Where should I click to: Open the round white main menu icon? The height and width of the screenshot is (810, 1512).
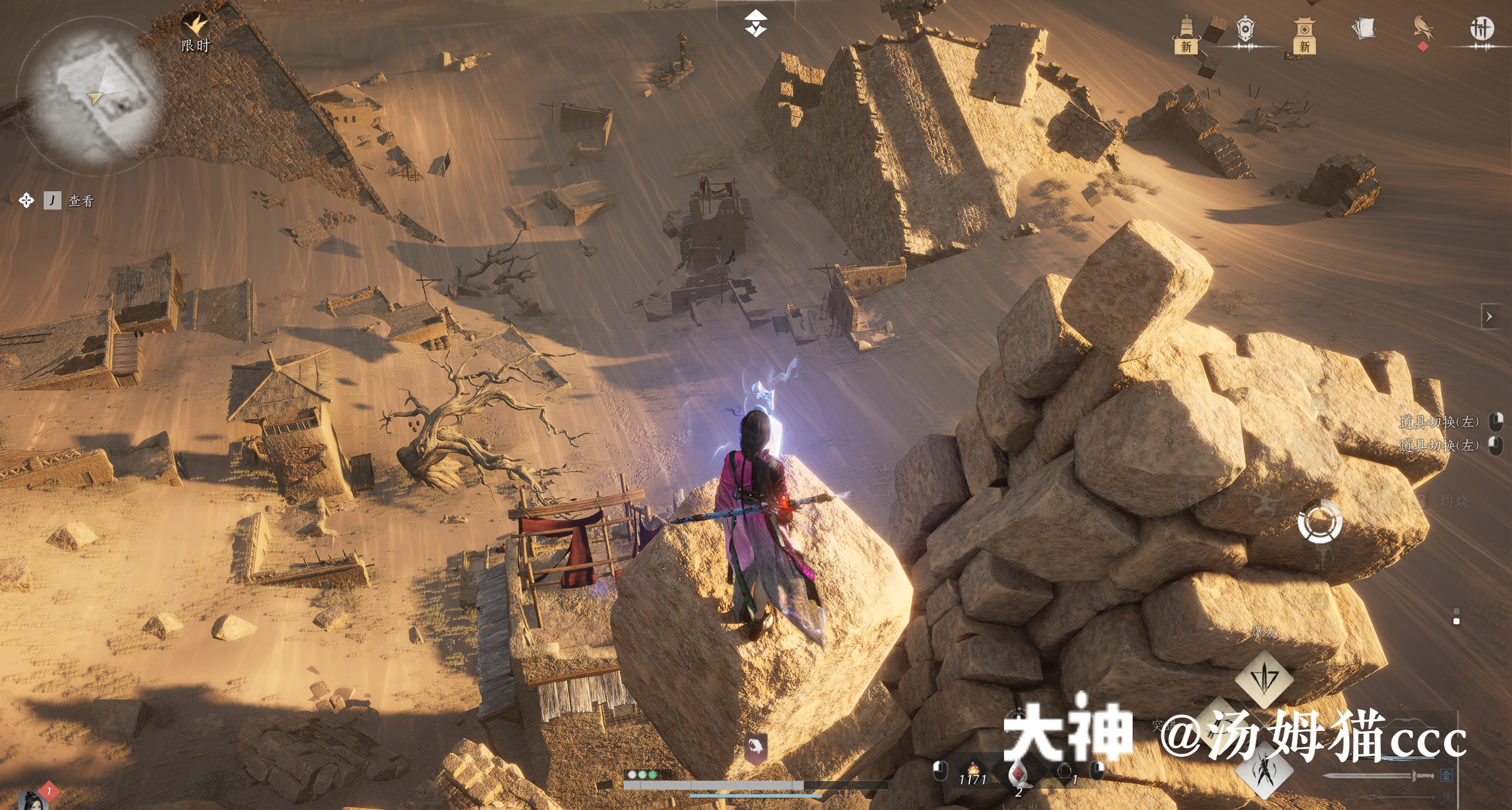1481,28
